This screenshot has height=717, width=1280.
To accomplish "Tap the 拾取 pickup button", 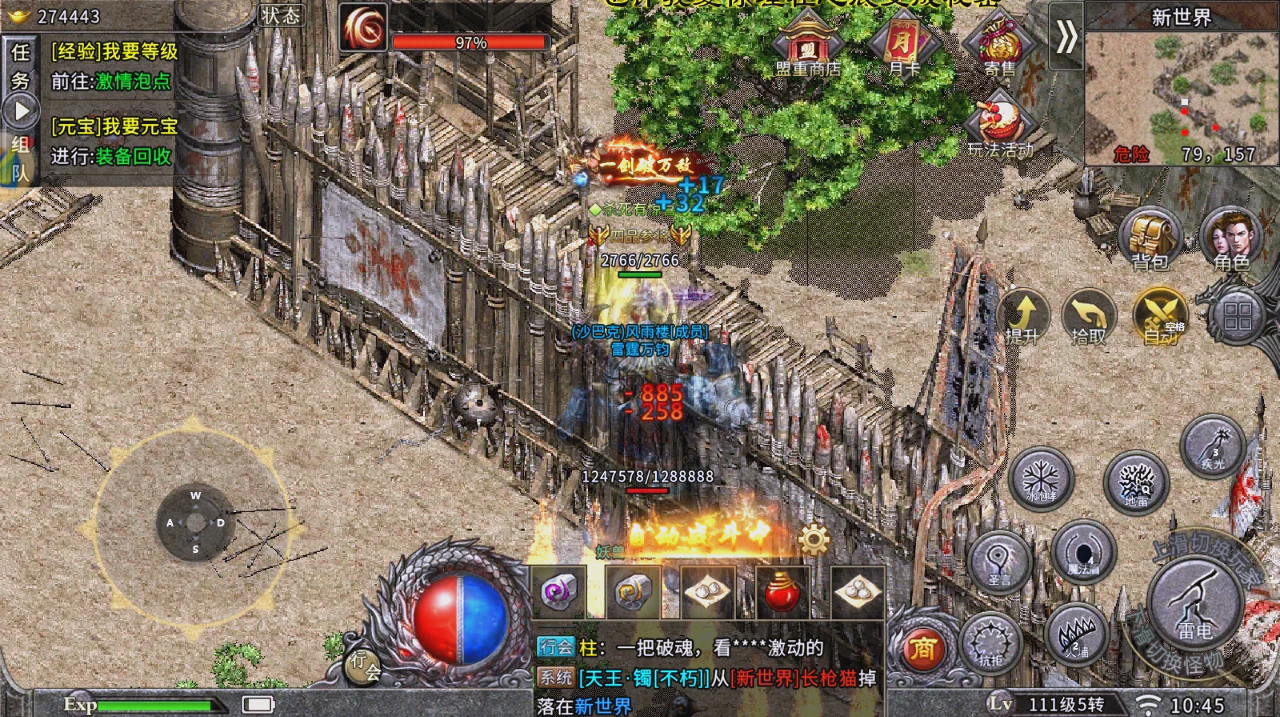I will tap(1088, 317).
